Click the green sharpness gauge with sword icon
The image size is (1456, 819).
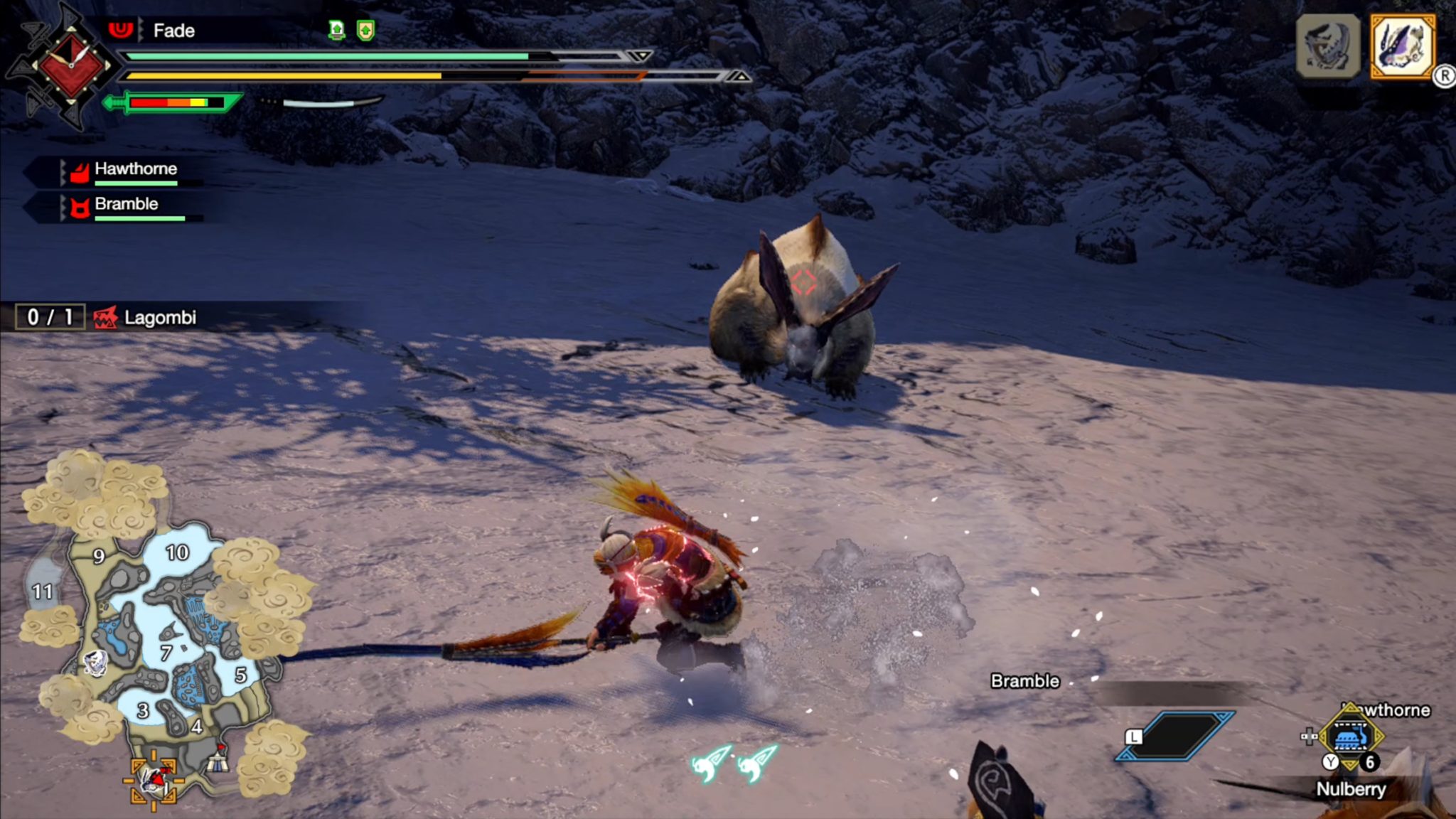tap(174, 102)
